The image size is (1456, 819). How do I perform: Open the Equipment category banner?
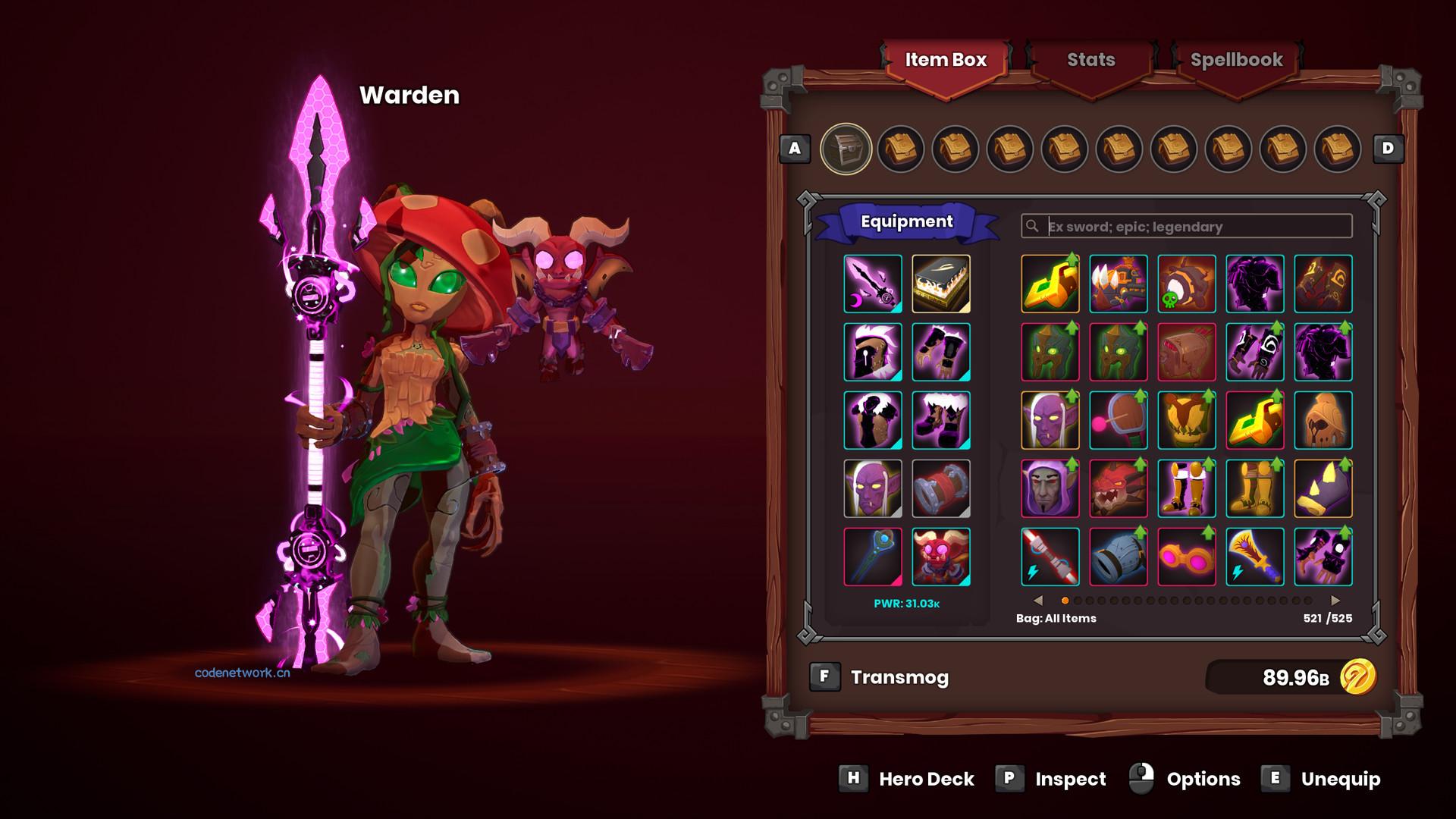[x=906, y=221]
